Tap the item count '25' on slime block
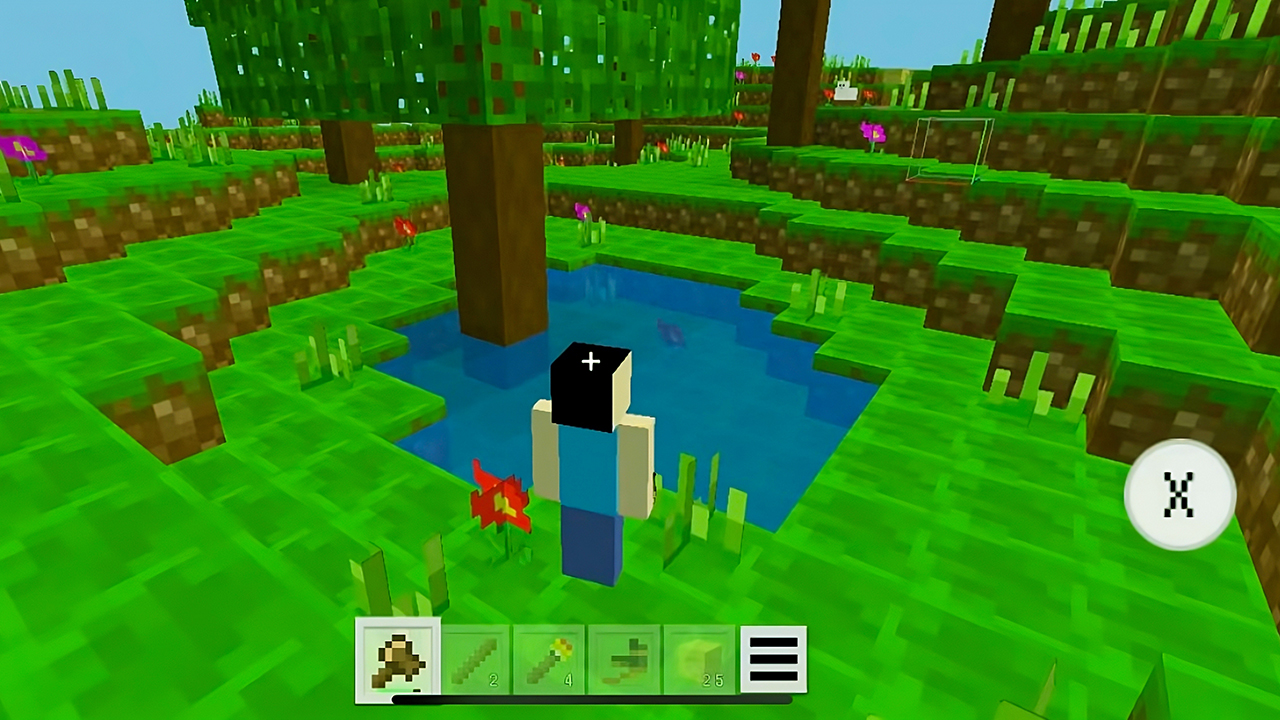Viewport: 1280px width, 720px height. point(714,680)
